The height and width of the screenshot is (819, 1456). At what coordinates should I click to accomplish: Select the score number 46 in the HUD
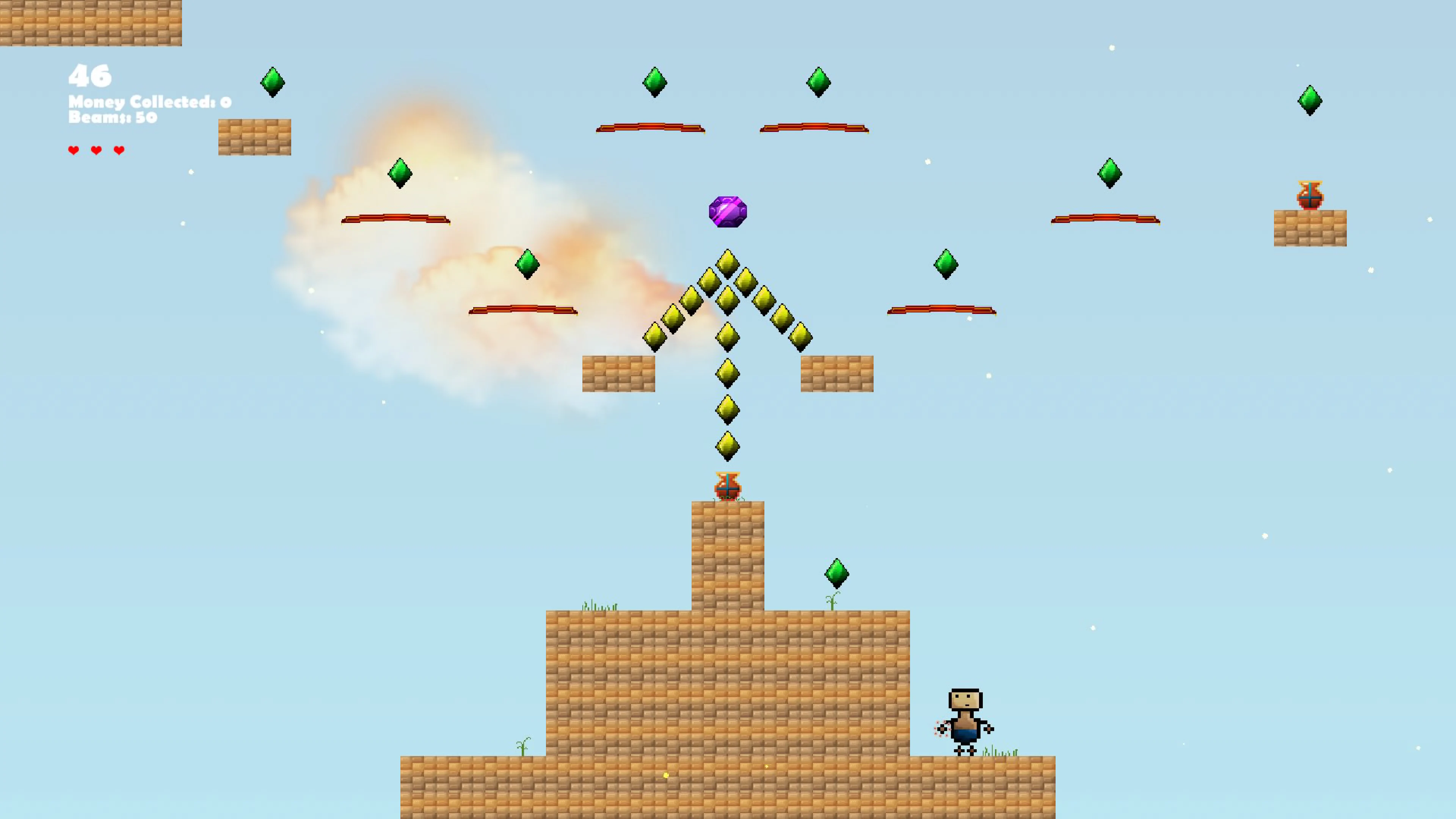pos(91,76)
